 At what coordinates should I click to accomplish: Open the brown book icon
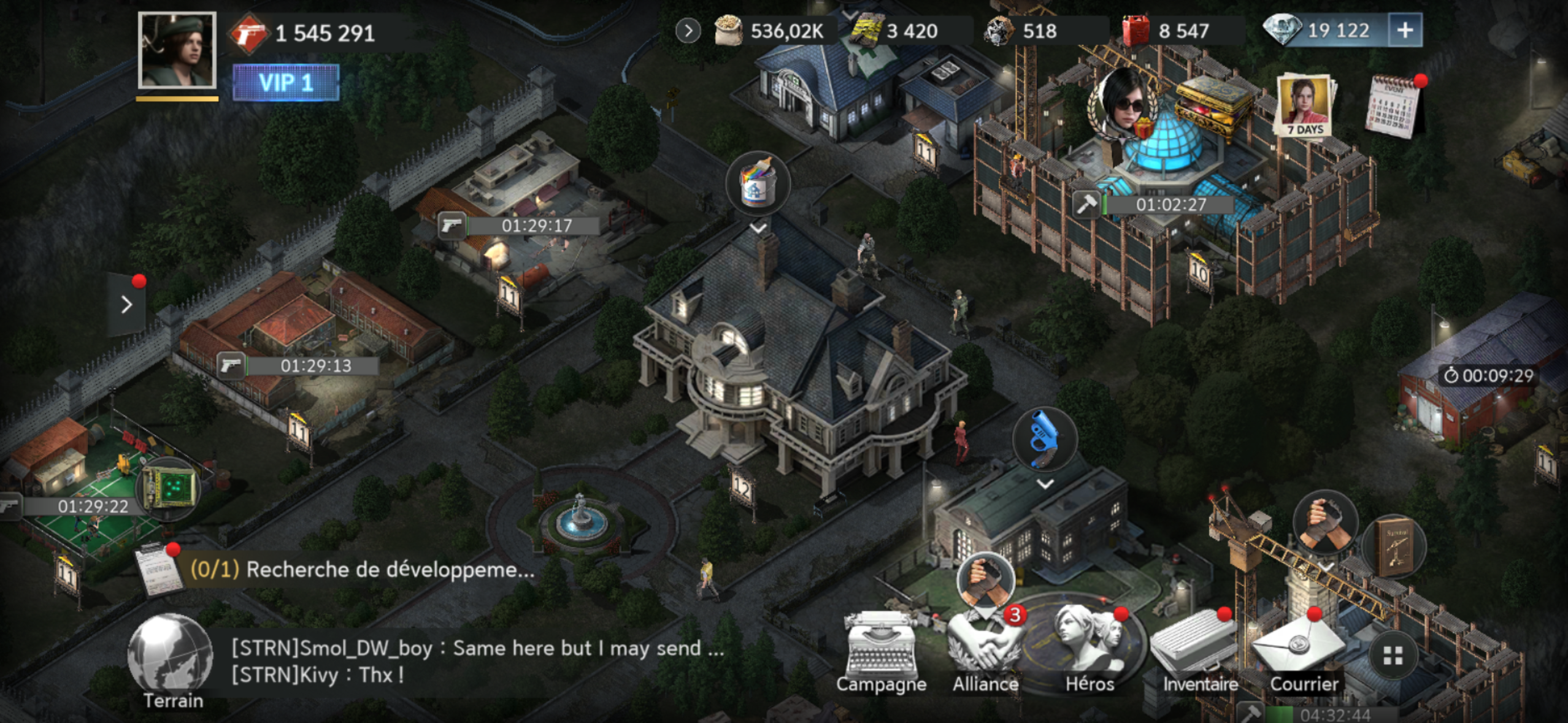click(1393, 547)
